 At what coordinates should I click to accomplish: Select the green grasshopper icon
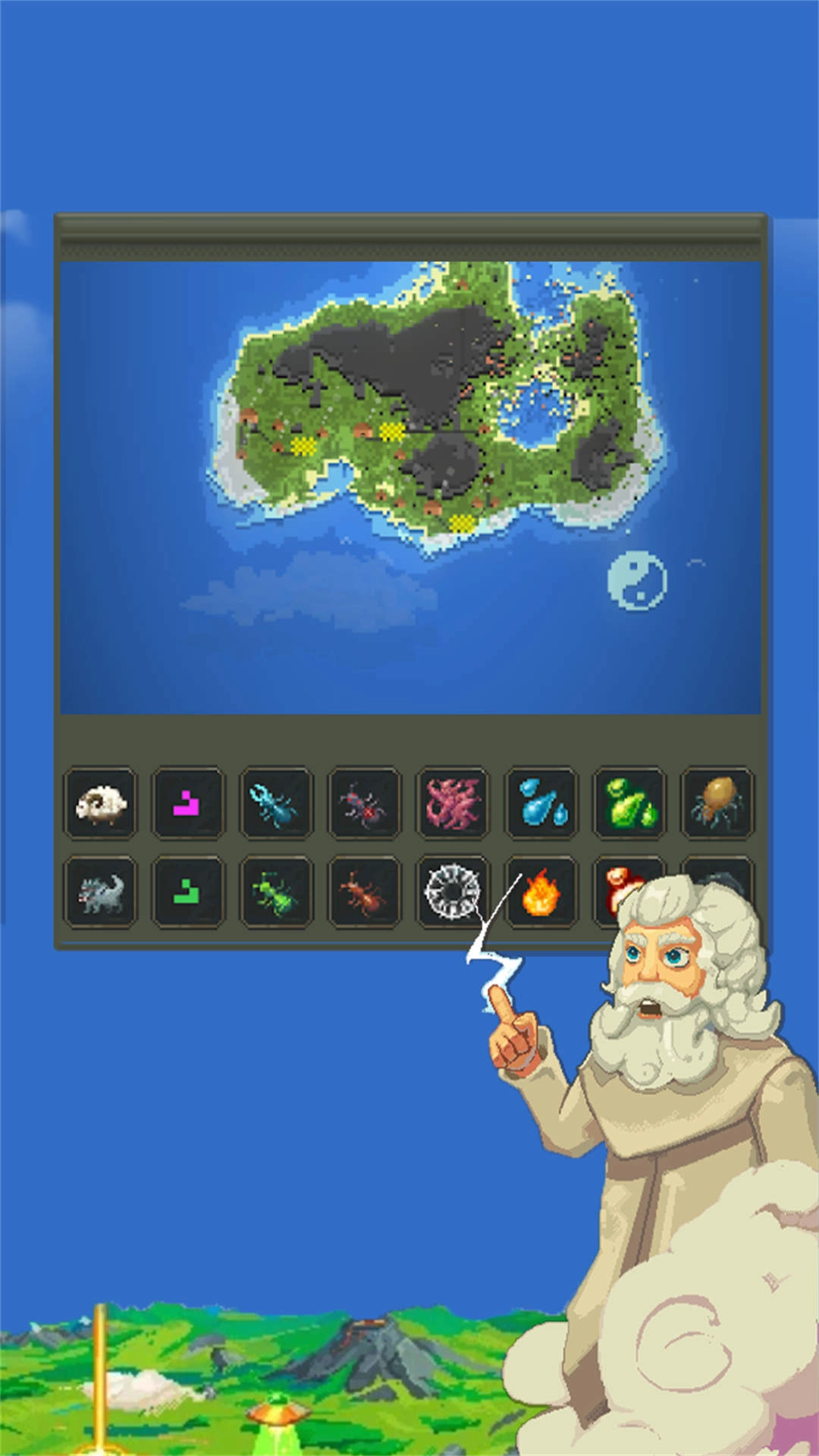point(276,893)
